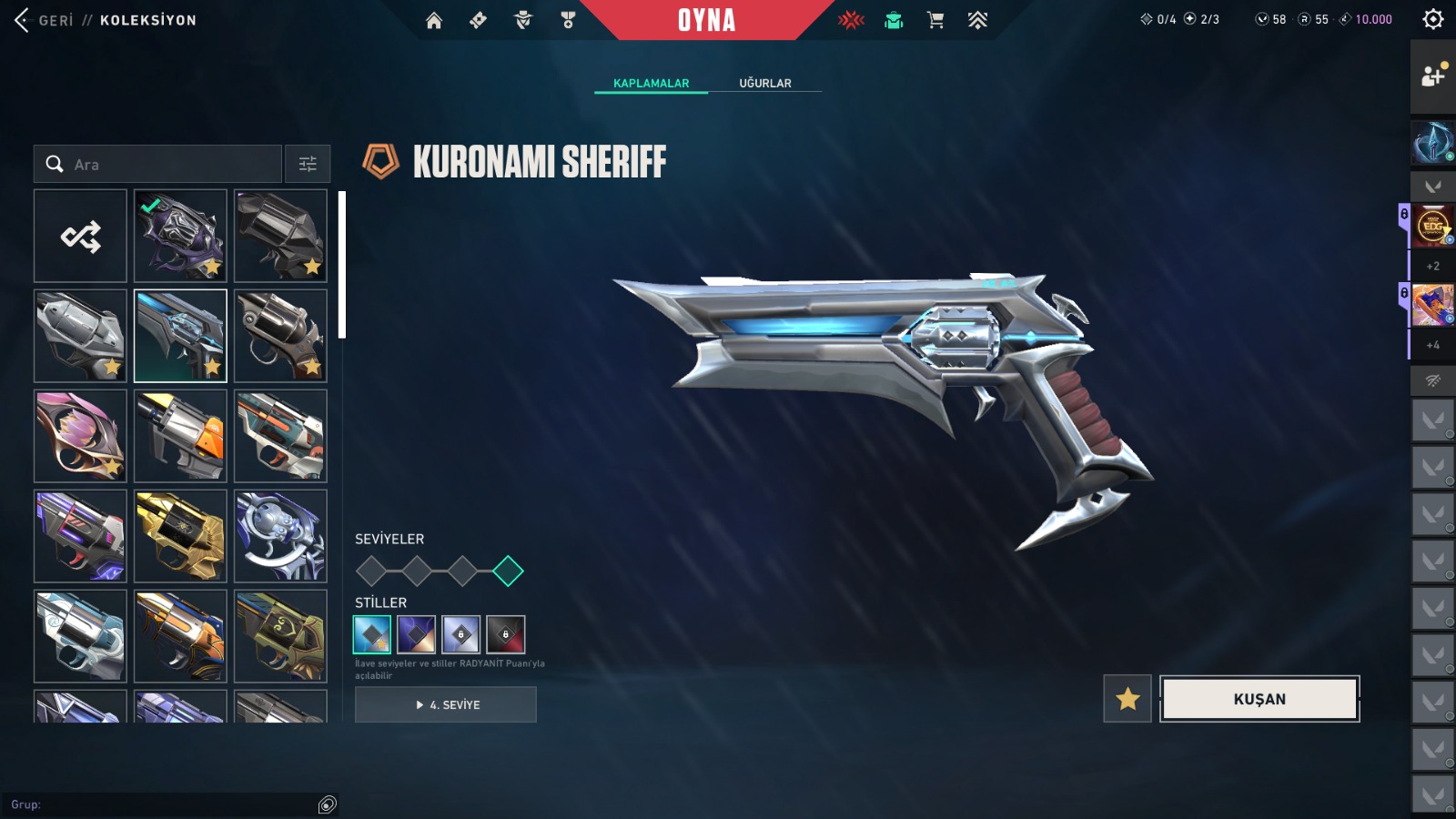This screenshot has height=819, width=1456.
Task: Choose the cyan default style variant
Action: point(372,634)
